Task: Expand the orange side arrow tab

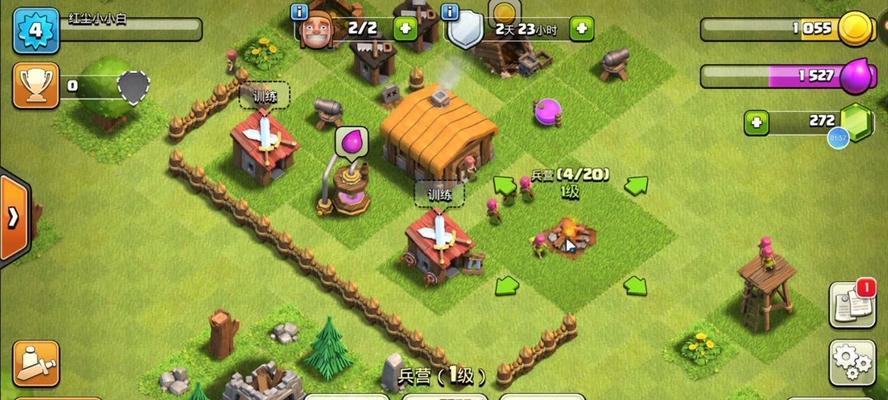Action: click(x=13, y=218)
